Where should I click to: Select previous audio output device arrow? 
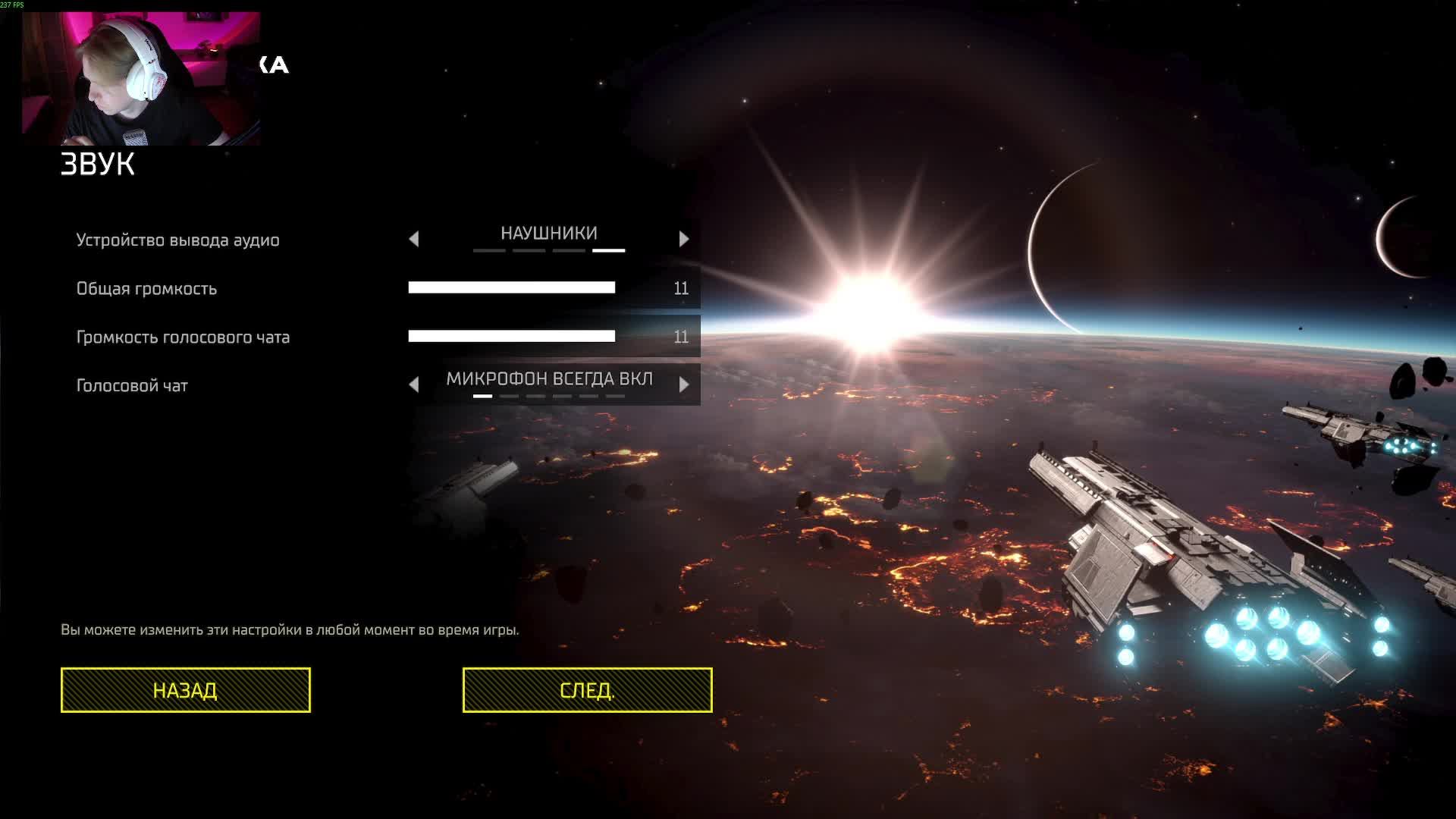[x=414, y=240]
